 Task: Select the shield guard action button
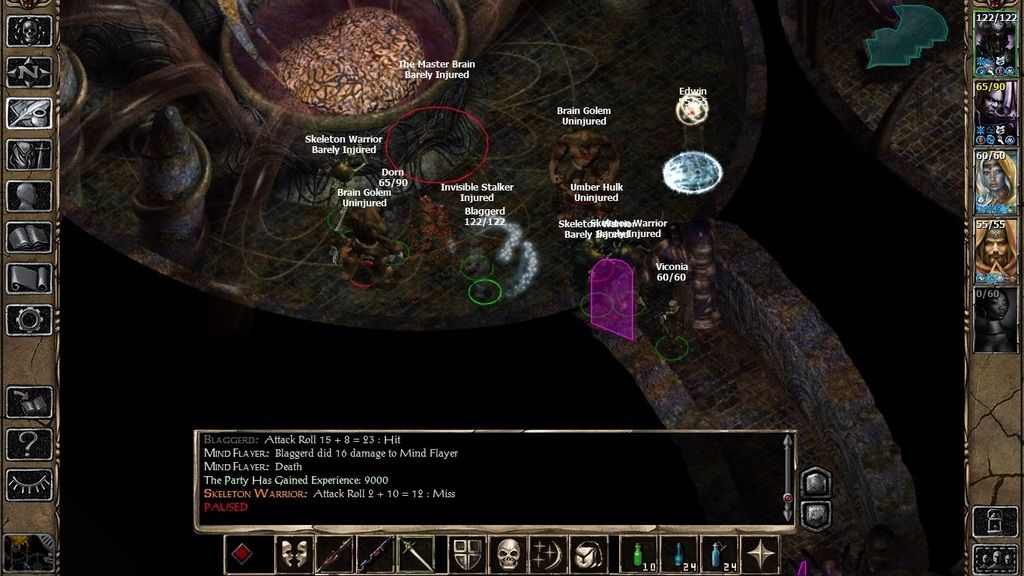[x=467, y=554]
